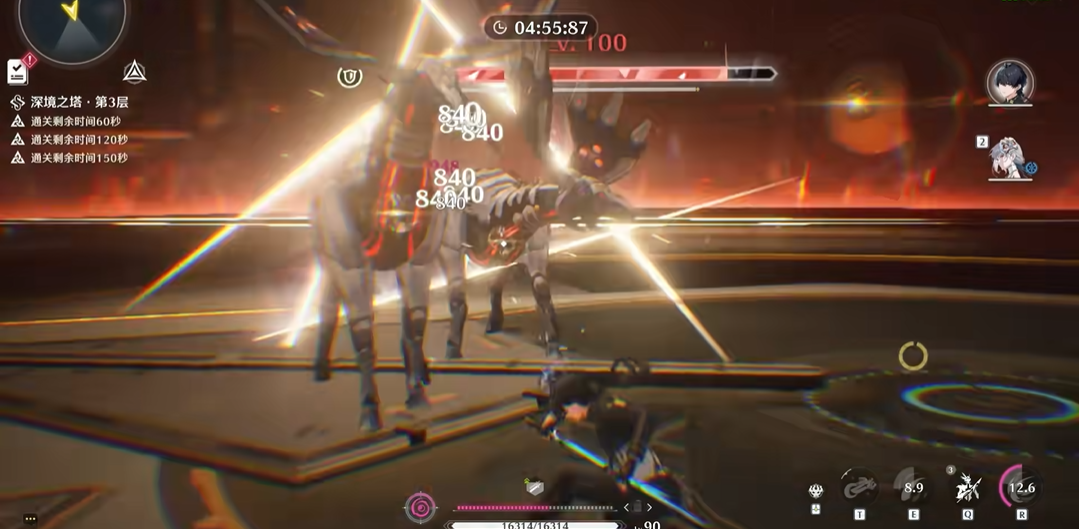The height and width of the screenshot is (529, 1079).
Task: Activate the resonance skill on 8.9 cooldown
Action: 913,489
